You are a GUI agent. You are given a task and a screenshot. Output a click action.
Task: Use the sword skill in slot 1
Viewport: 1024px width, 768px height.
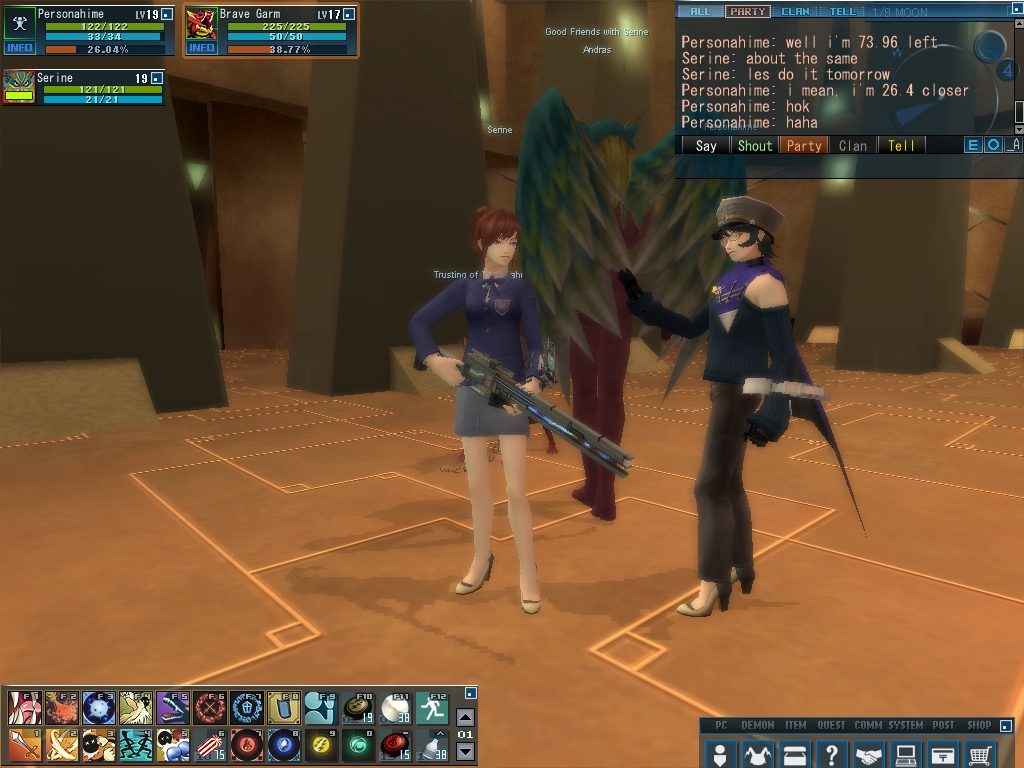click(24, 744)
